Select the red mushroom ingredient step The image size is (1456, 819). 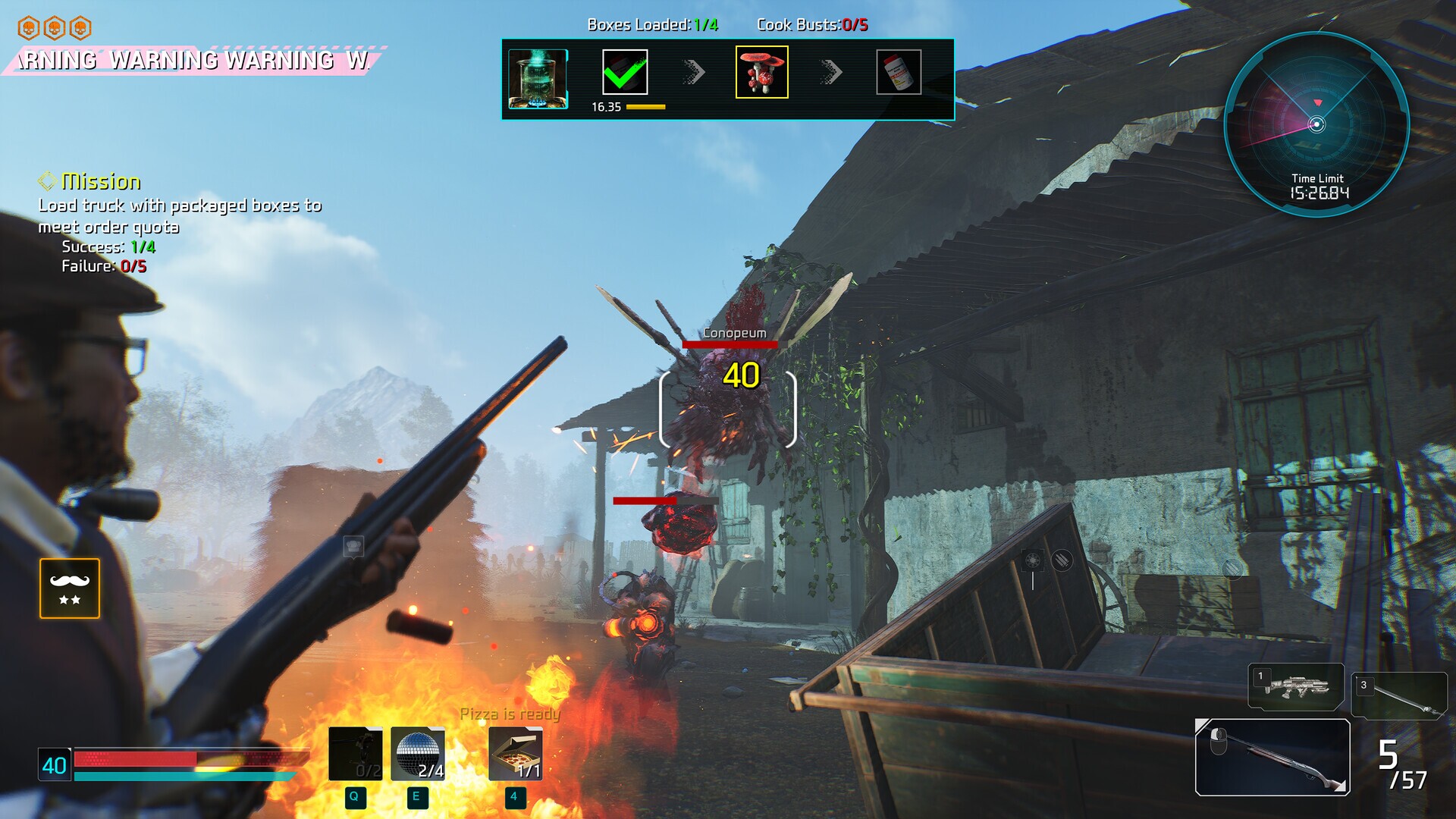pos(761,72)
